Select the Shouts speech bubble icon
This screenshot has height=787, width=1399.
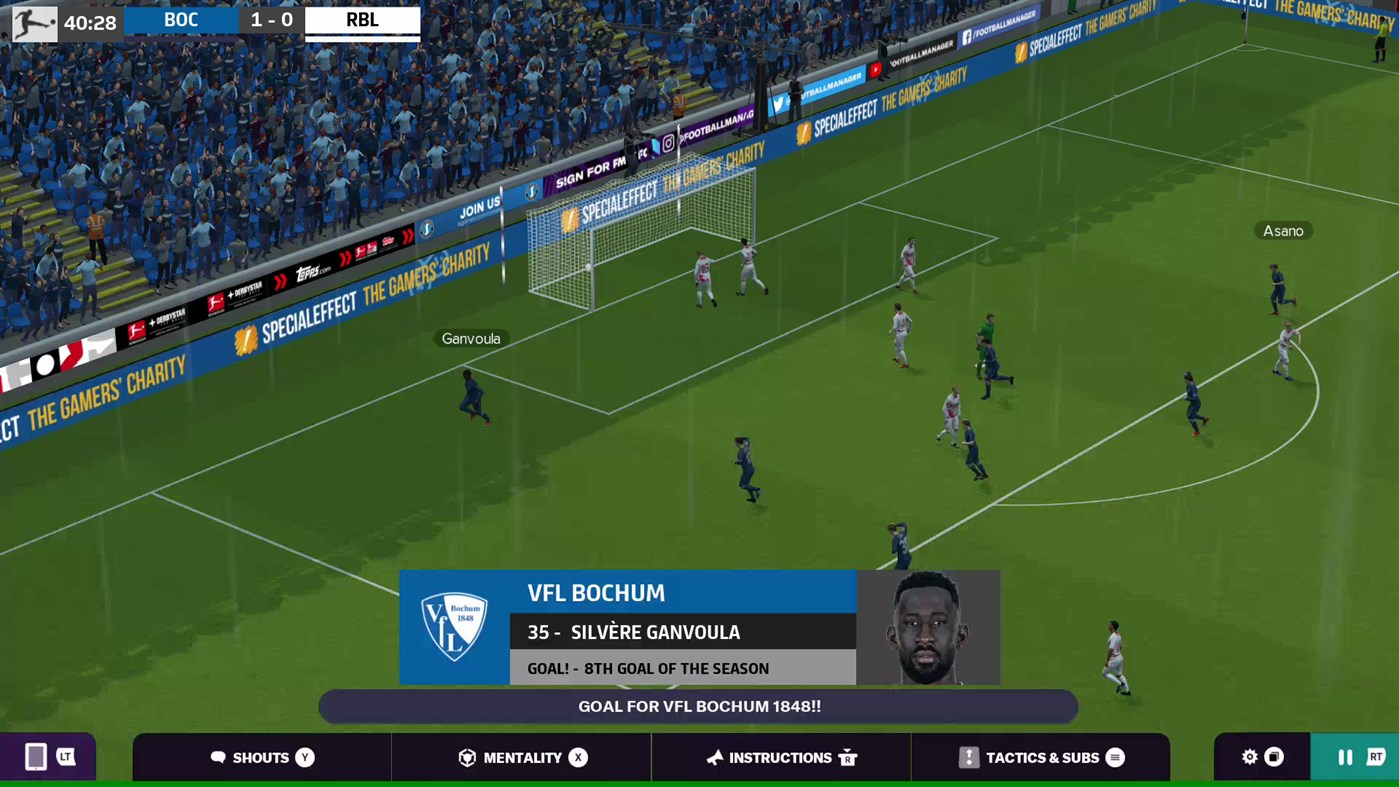click(219, 757)
